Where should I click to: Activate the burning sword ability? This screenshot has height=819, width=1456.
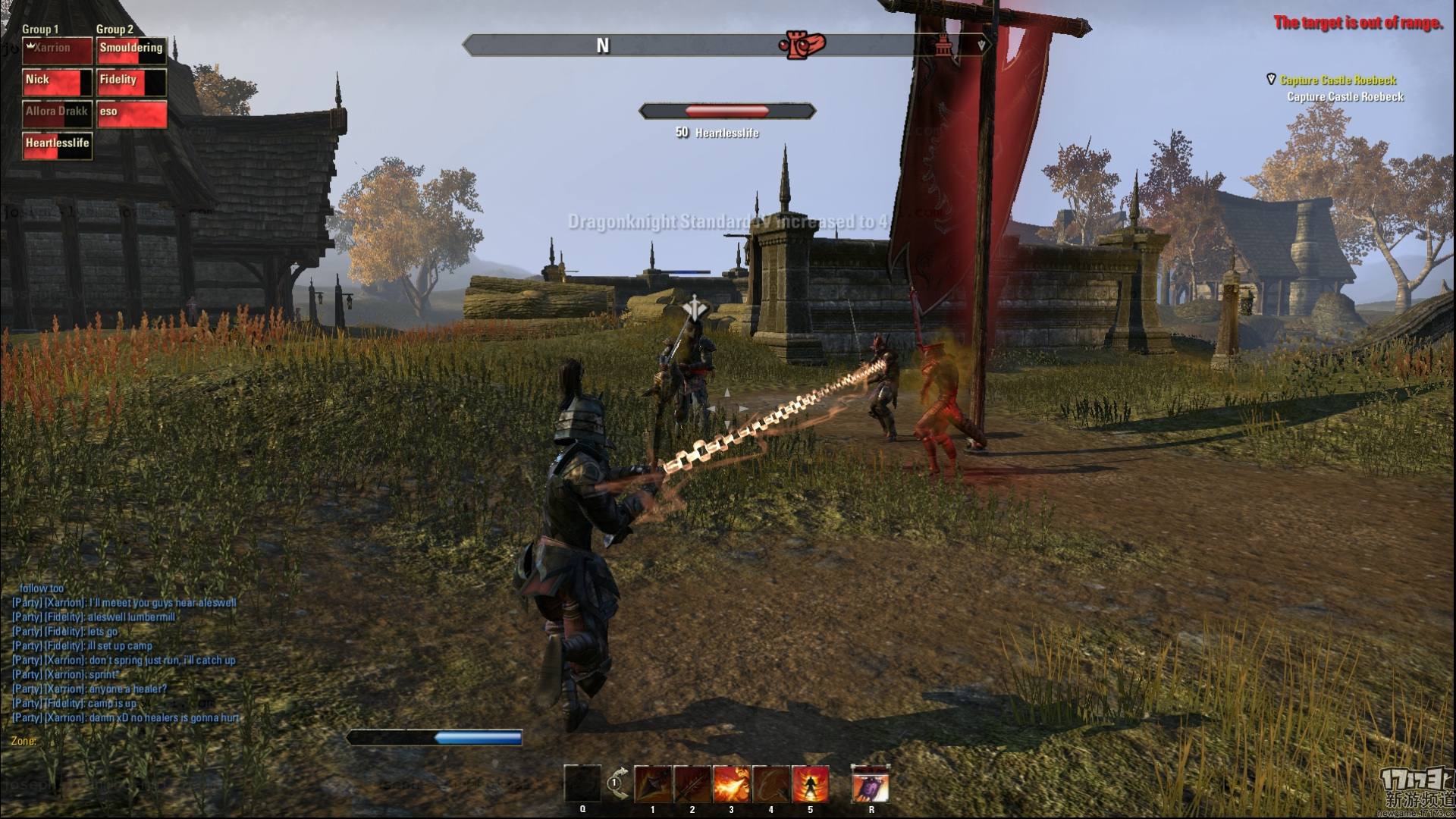[692, 784]
